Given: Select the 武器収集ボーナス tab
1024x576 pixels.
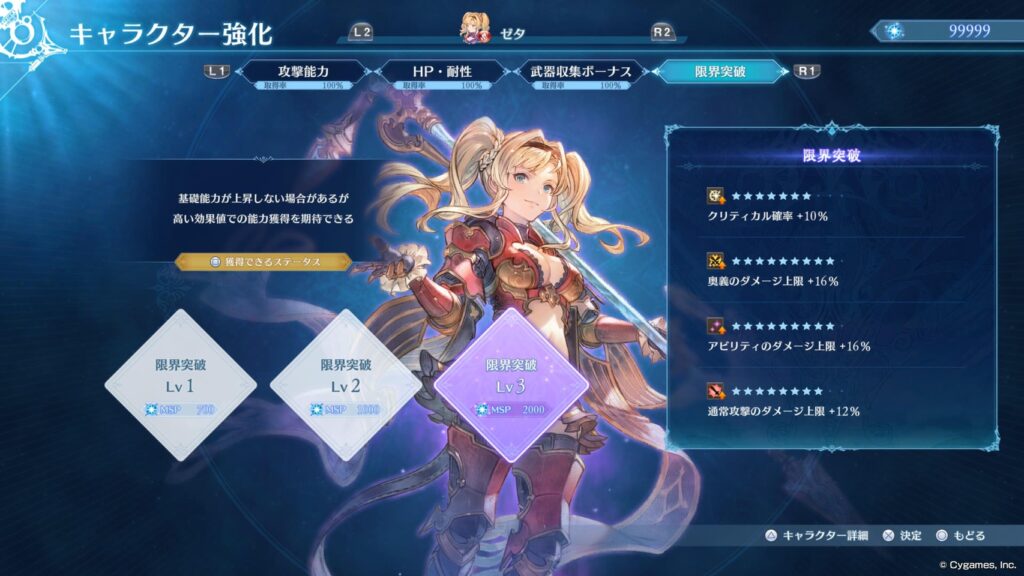Looking at the screenshot, I should [x=580, y=72].
